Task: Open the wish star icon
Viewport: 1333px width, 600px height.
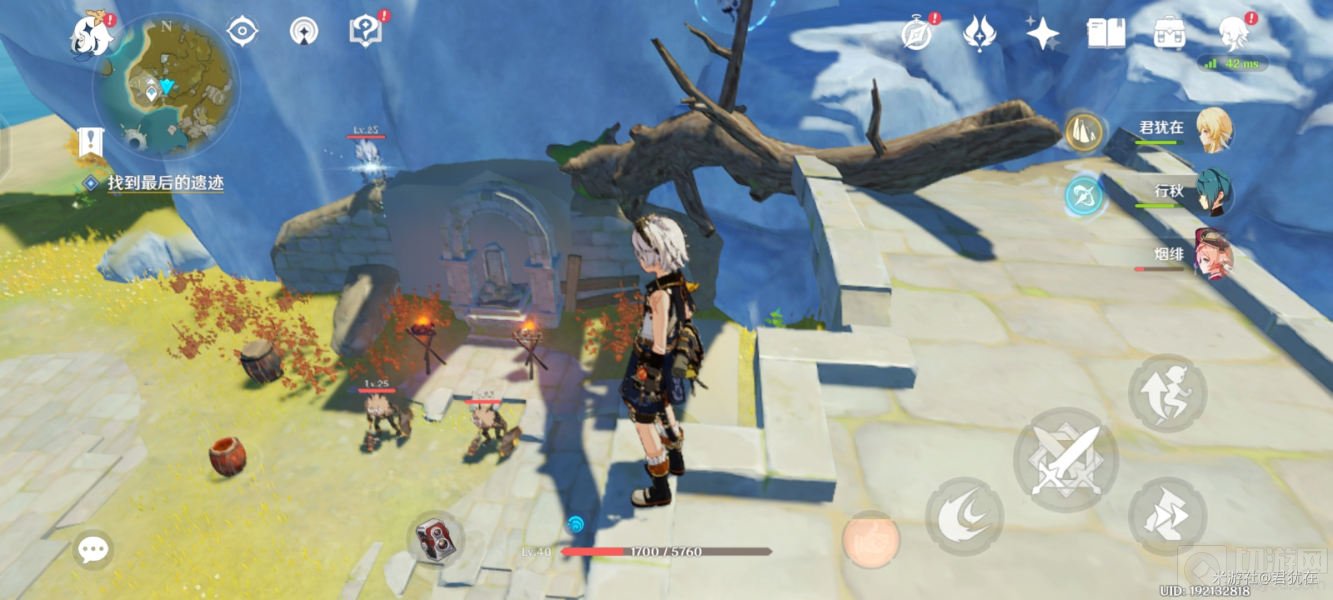Action: tap(1042, 33)
